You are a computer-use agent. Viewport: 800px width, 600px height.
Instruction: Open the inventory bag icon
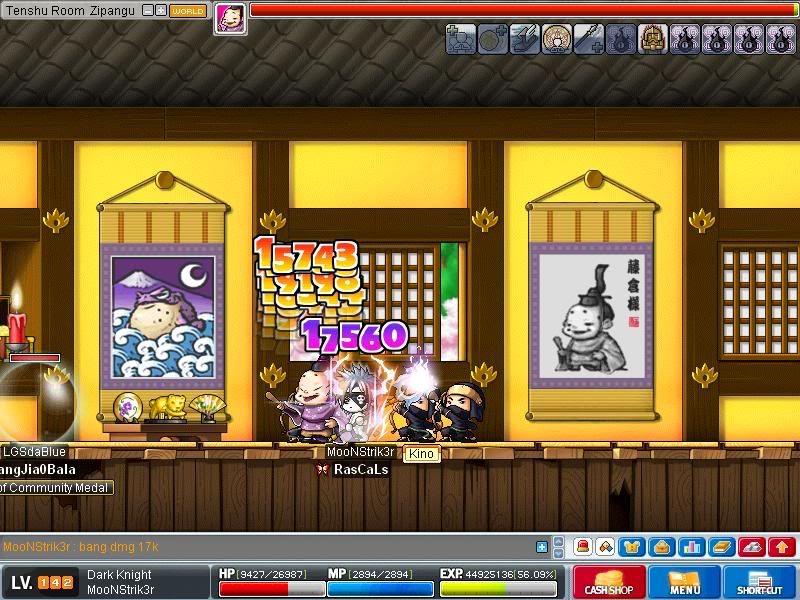tap(662, 547)
